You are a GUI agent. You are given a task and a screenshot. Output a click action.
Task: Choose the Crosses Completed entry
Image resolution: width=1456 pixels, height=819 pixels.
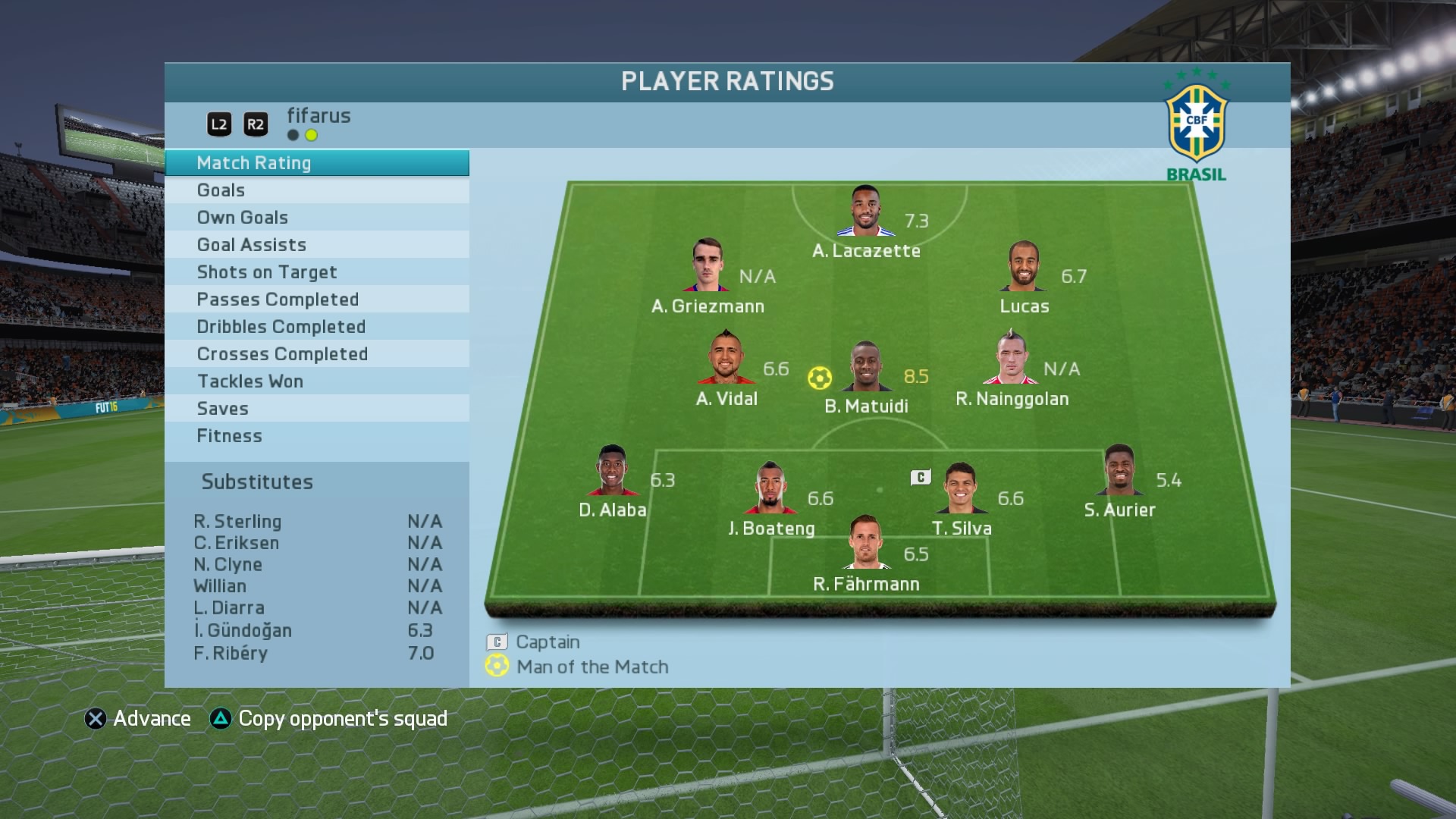click(x=316, y=354)
